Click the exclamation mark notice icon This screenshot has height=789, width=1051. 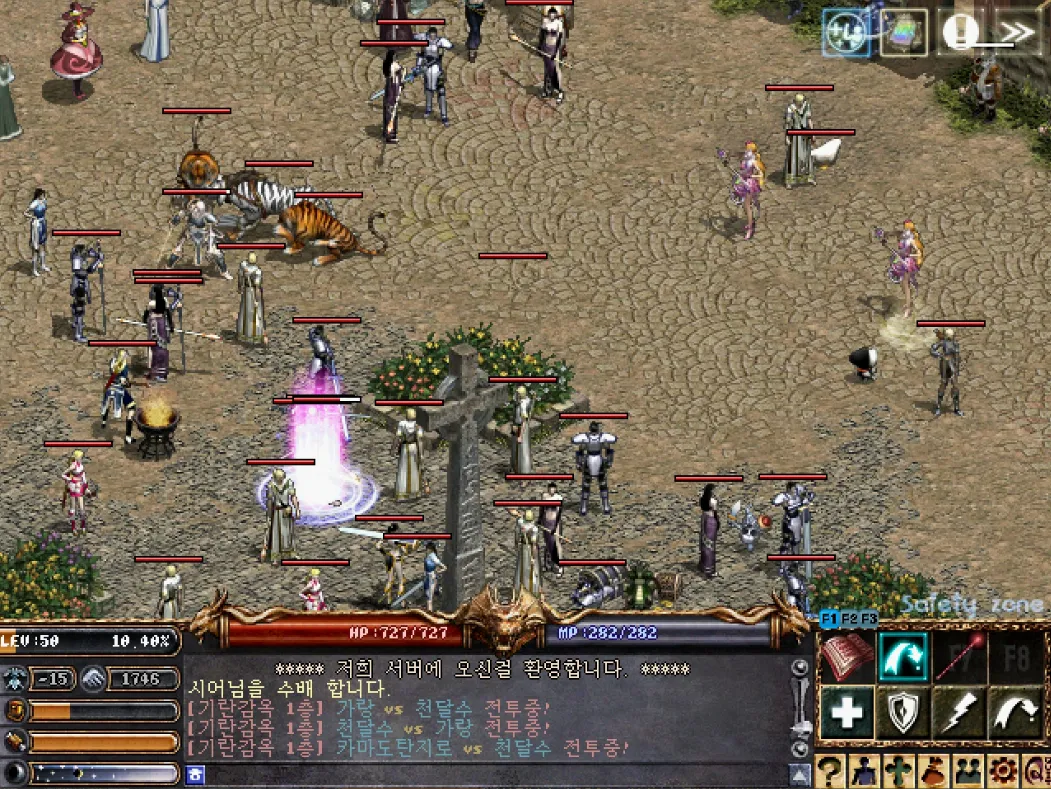(x=960, y=32)
